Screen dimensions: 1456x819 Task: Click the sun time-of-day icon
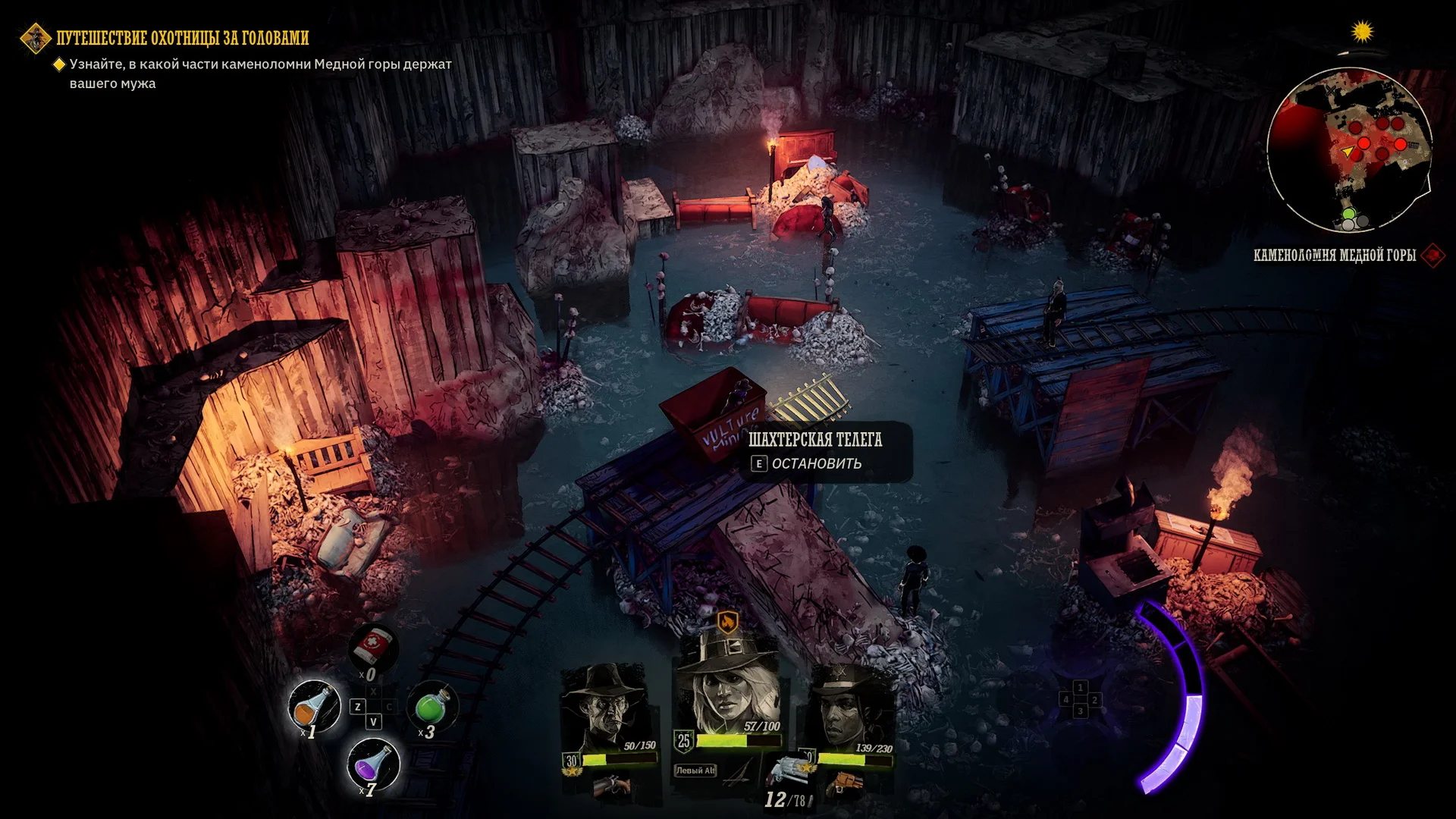pos(1363,32)
